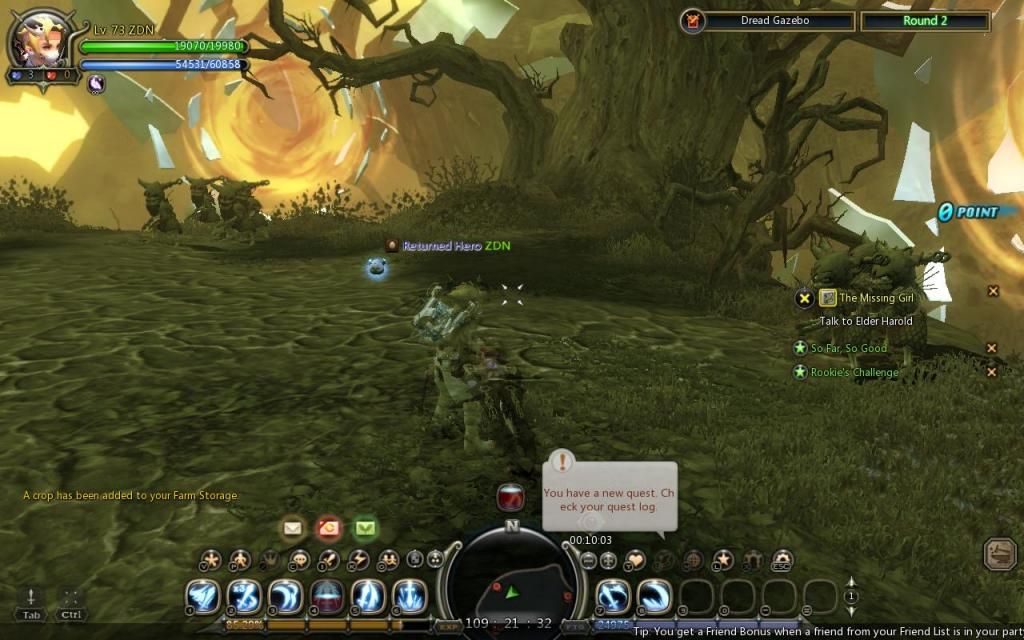Click the red glowing notification icon
1024x640 pixels.
(x=329, y=527)
